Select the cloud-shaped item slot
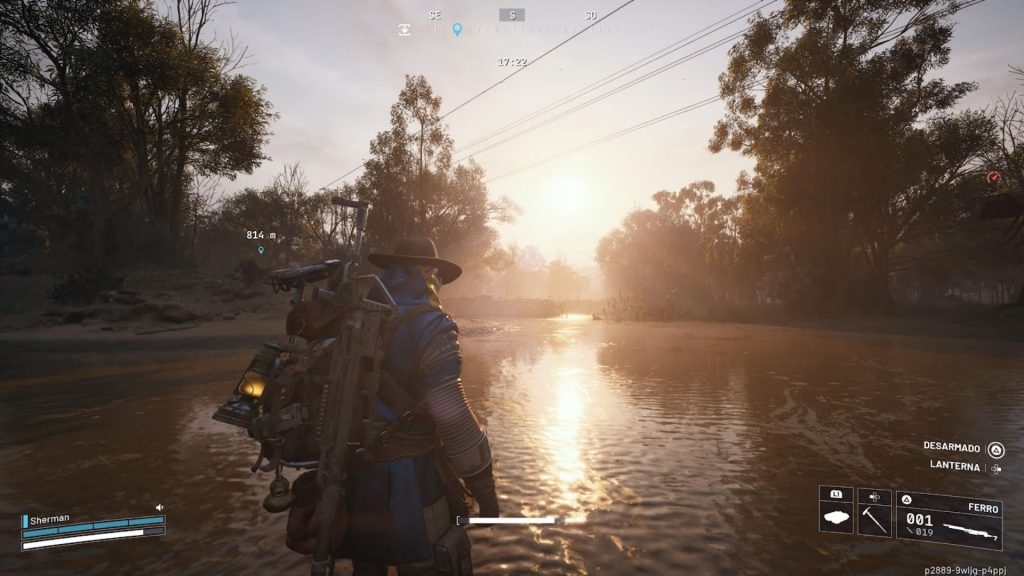The width and height of the screenshot is (1024, 576). tap(836, 513)
